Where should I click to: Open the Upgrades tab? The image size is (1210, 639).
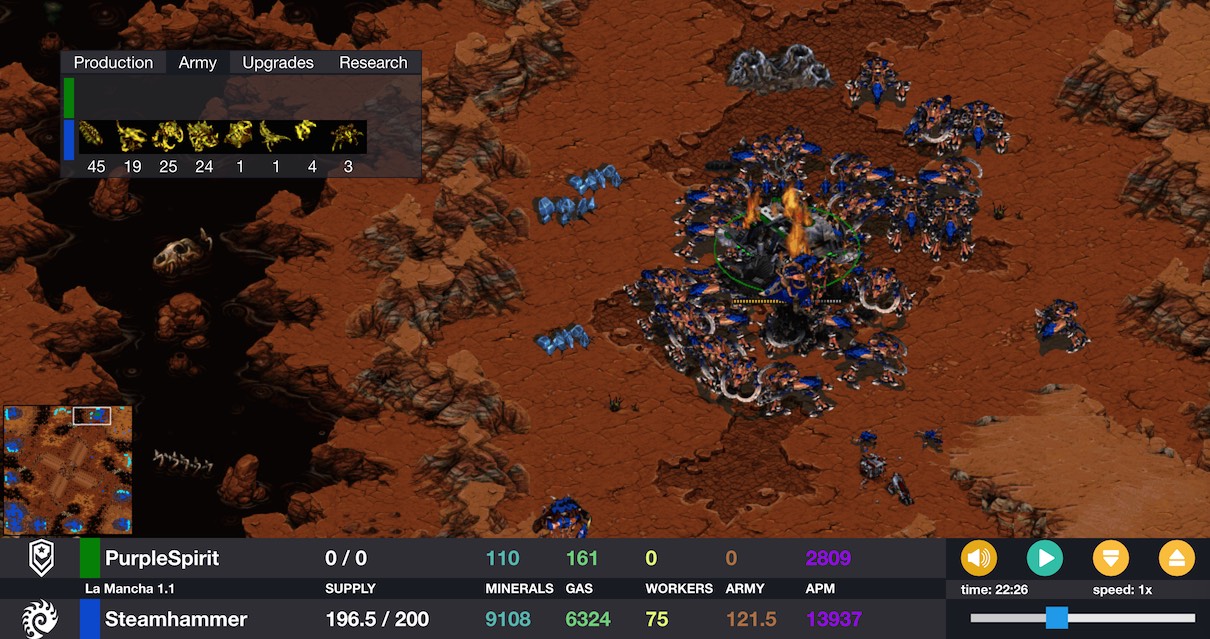tap(278, 62)
